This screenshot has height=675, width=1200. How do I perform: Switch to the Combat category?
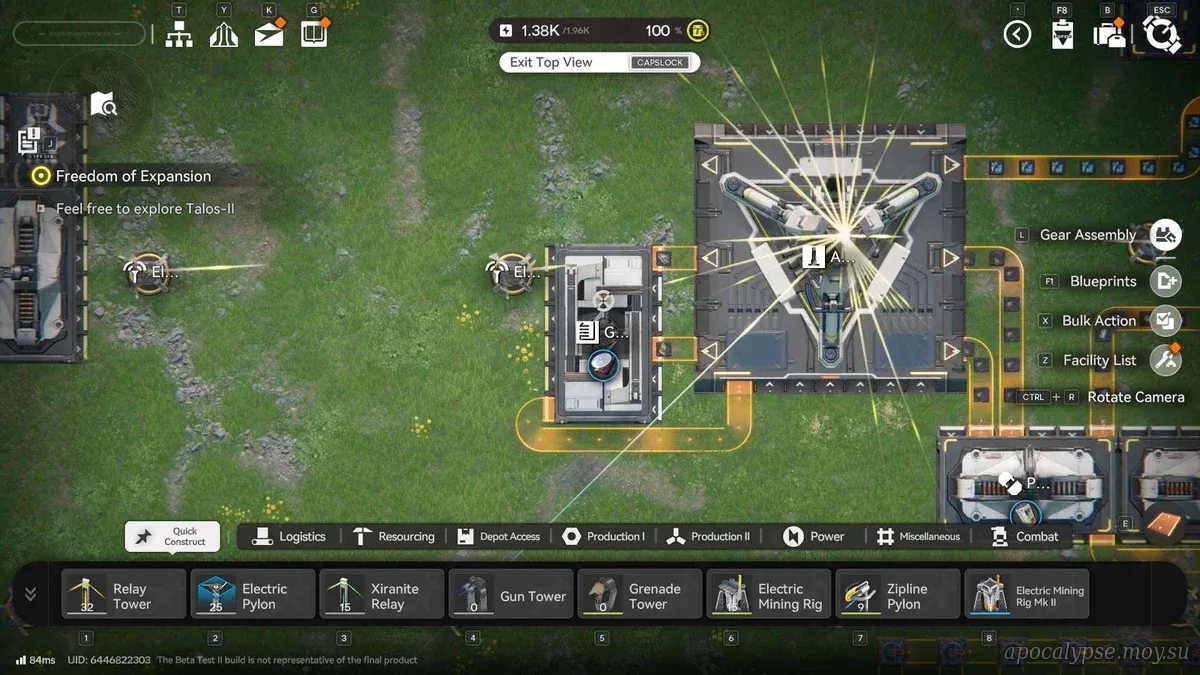pos(1025,537)
